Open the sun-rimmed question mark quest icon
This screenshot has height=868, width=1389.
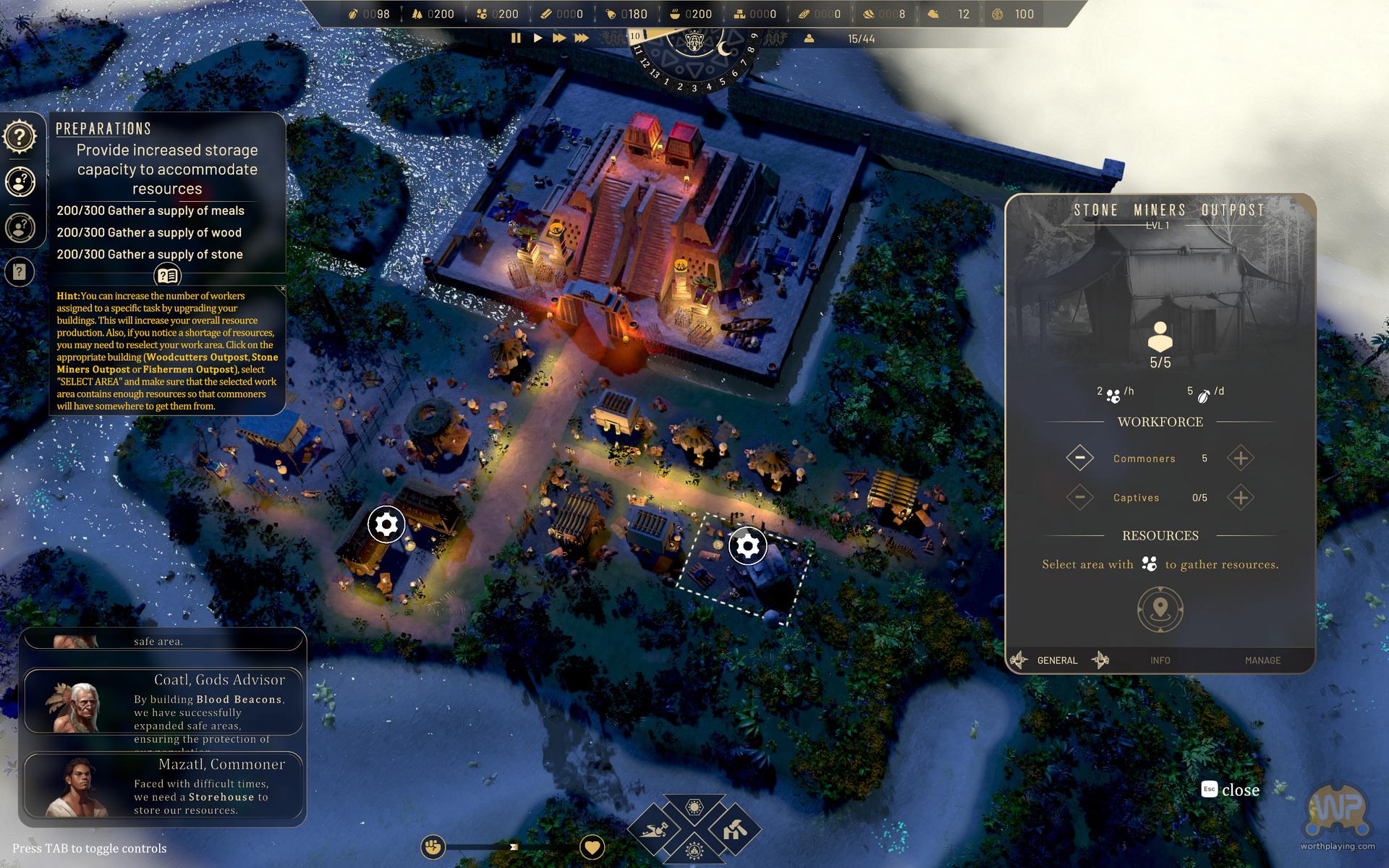(x=20, y=136)
